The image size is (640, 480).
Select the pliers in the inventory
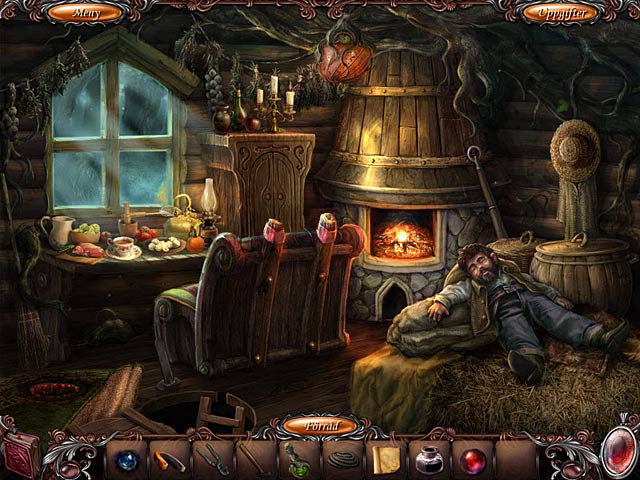tap(212, 459)
